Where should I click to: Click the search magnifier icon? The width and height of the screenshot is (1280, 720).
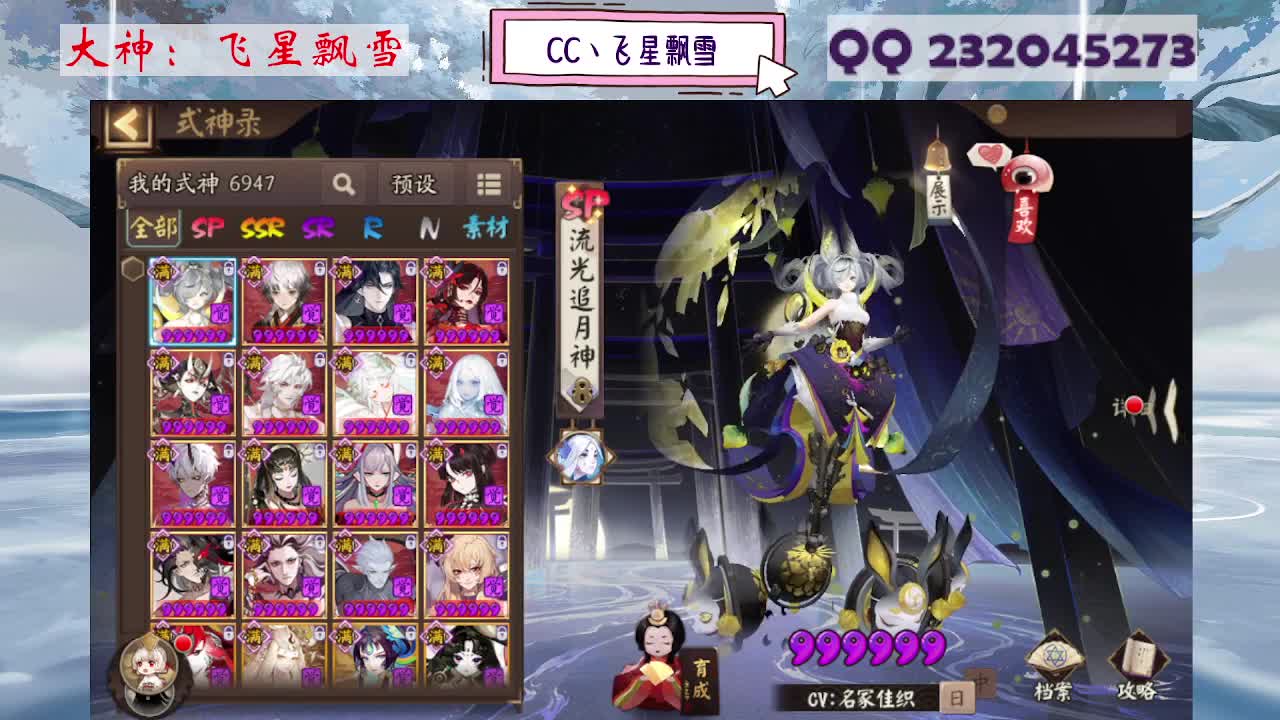click(345, 184)
